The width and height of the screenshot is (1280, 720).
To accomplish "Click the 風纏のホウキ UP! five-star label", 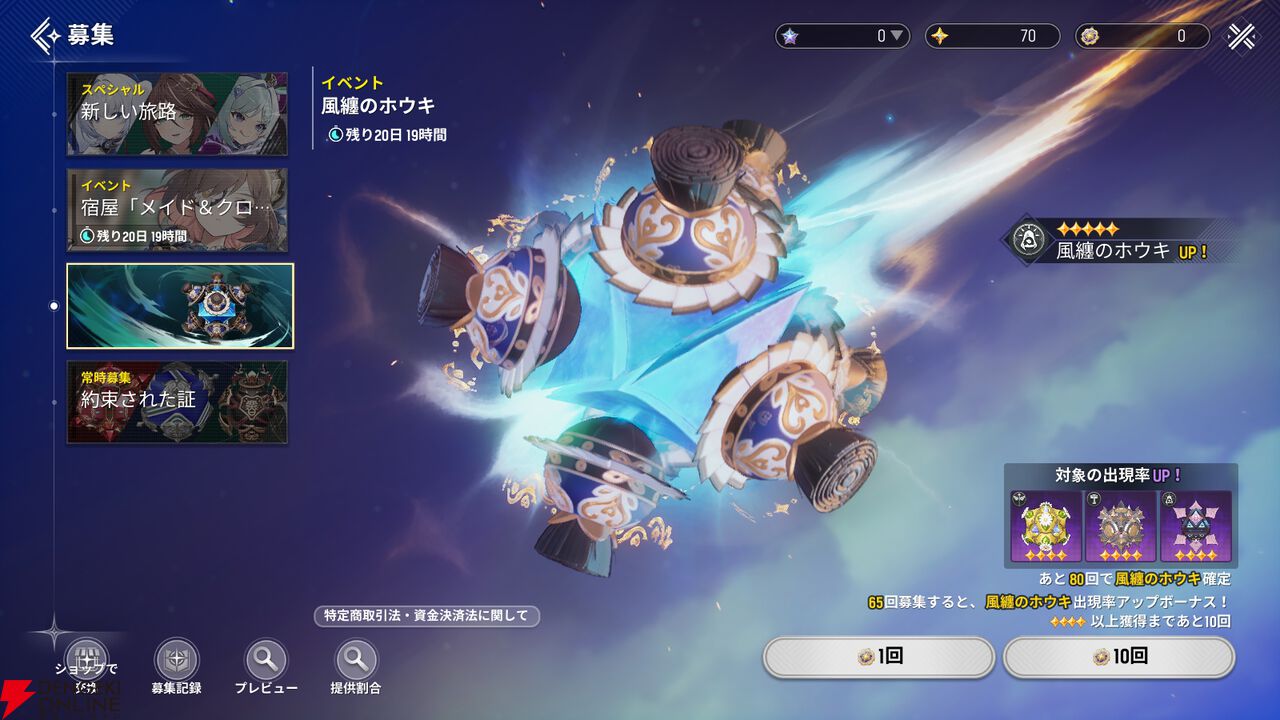I will [x=1120, y=241].
